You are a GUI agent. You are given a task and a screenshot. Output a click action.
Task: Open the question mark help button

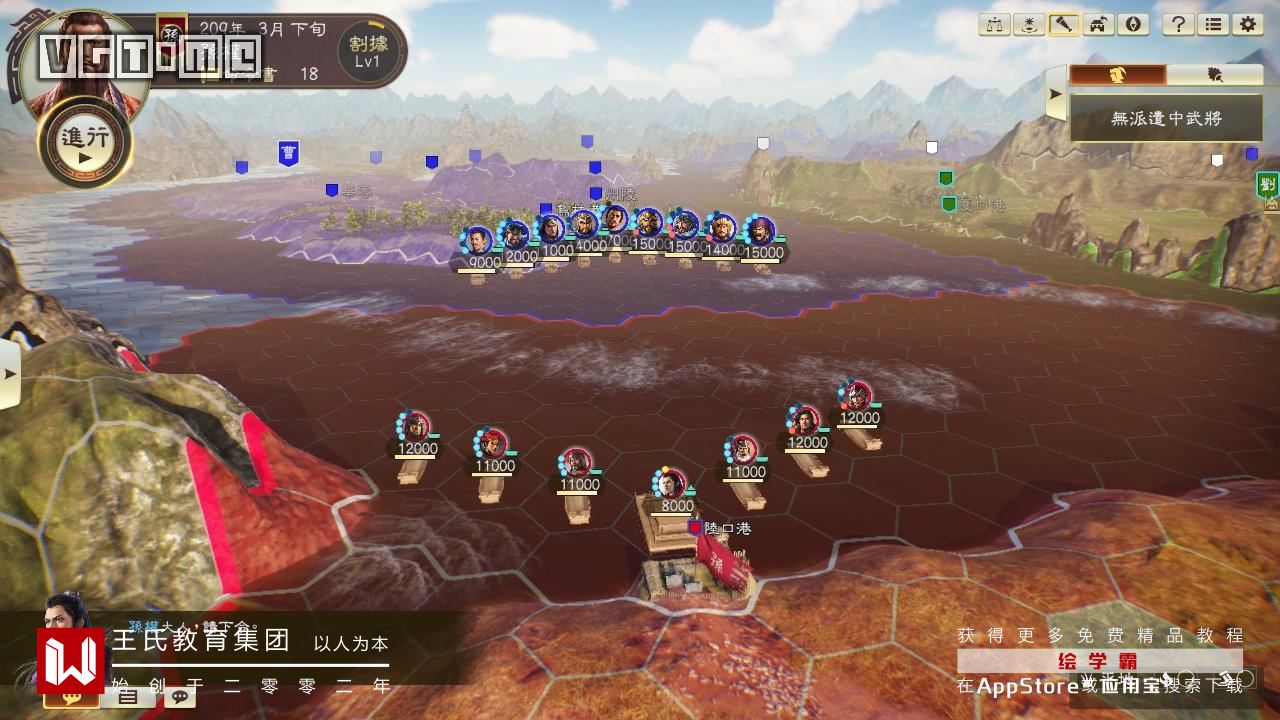[1179, 24]
